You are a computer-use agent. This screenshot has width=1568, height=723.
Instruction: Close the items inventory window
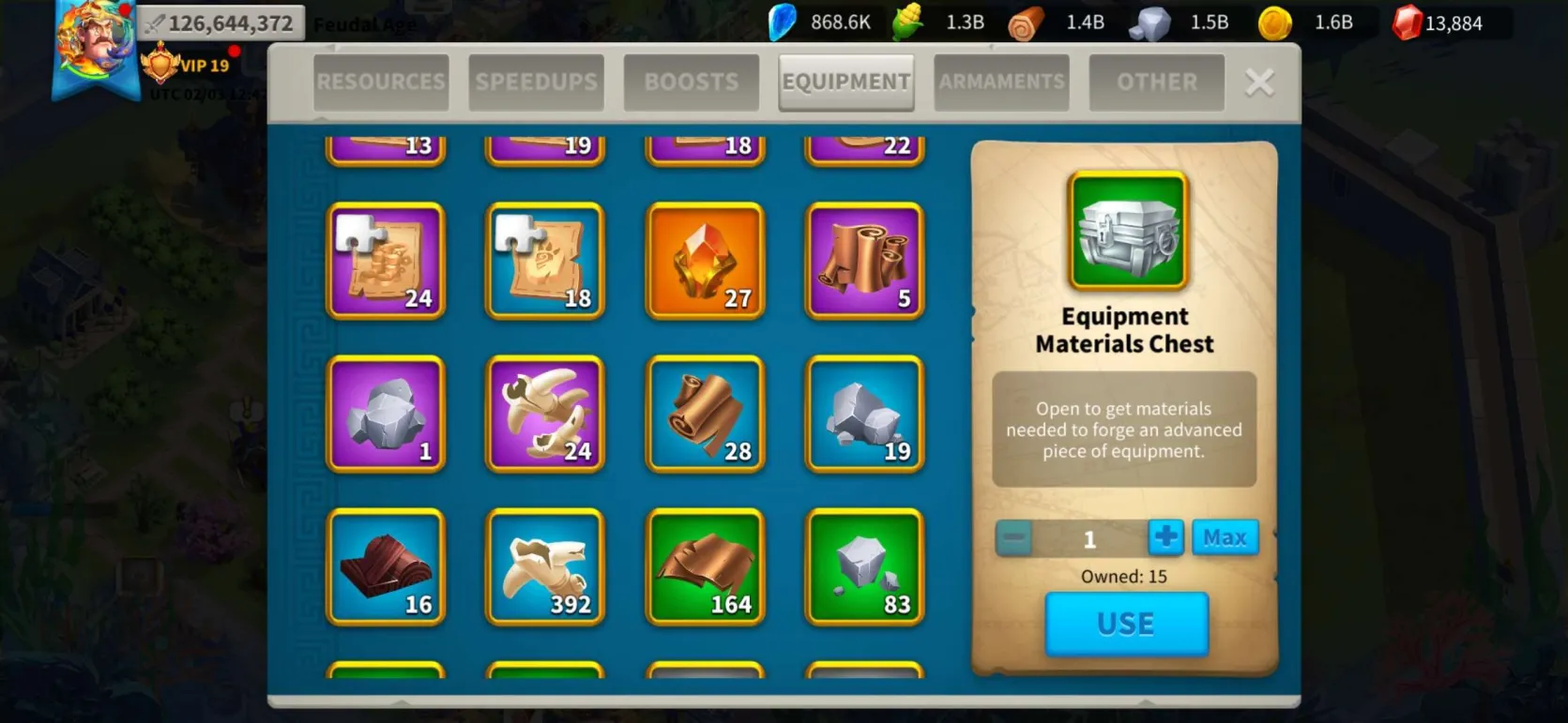(1259, 83)
